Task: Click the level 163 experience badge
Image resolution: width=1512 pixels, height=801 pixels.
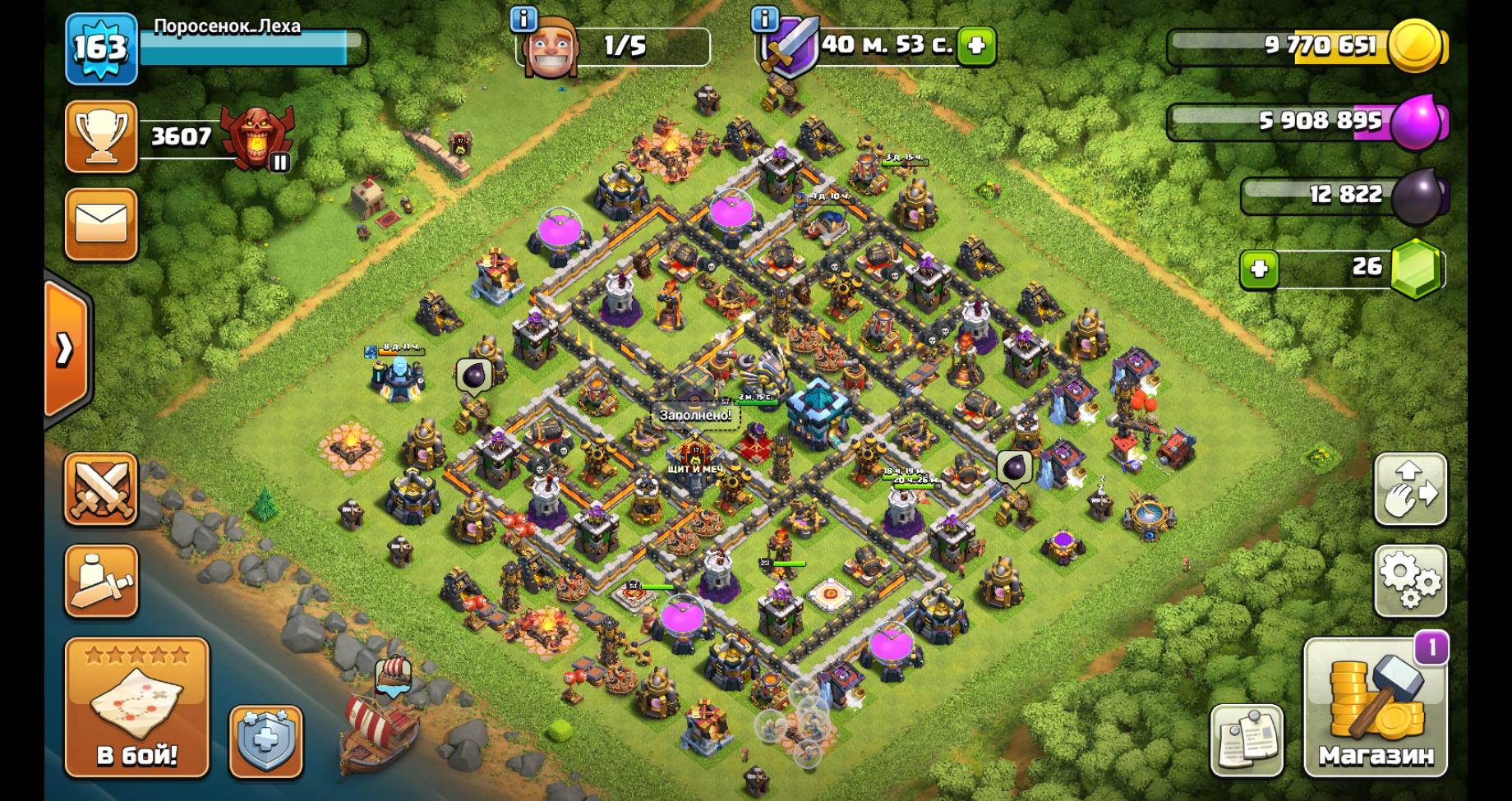Action: pyautogui.click(x=101, y=48)
